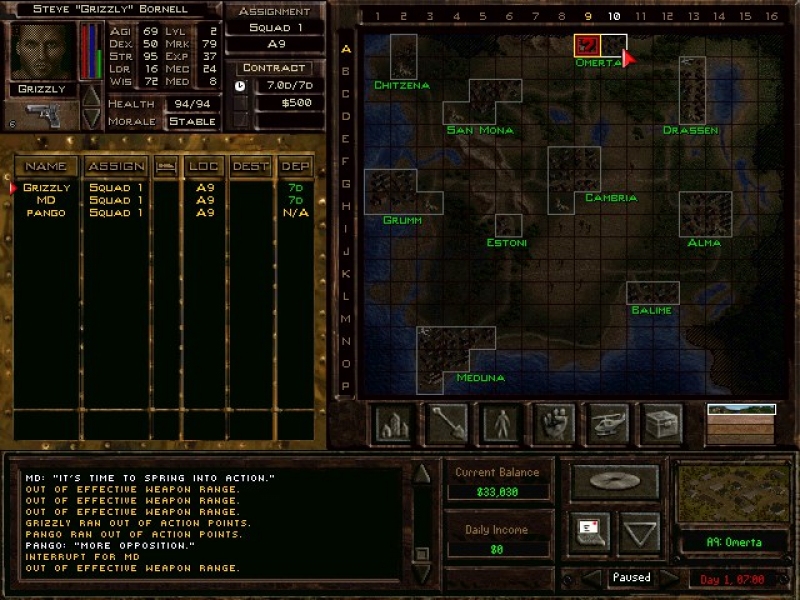Sort roster by Name column

46,165
